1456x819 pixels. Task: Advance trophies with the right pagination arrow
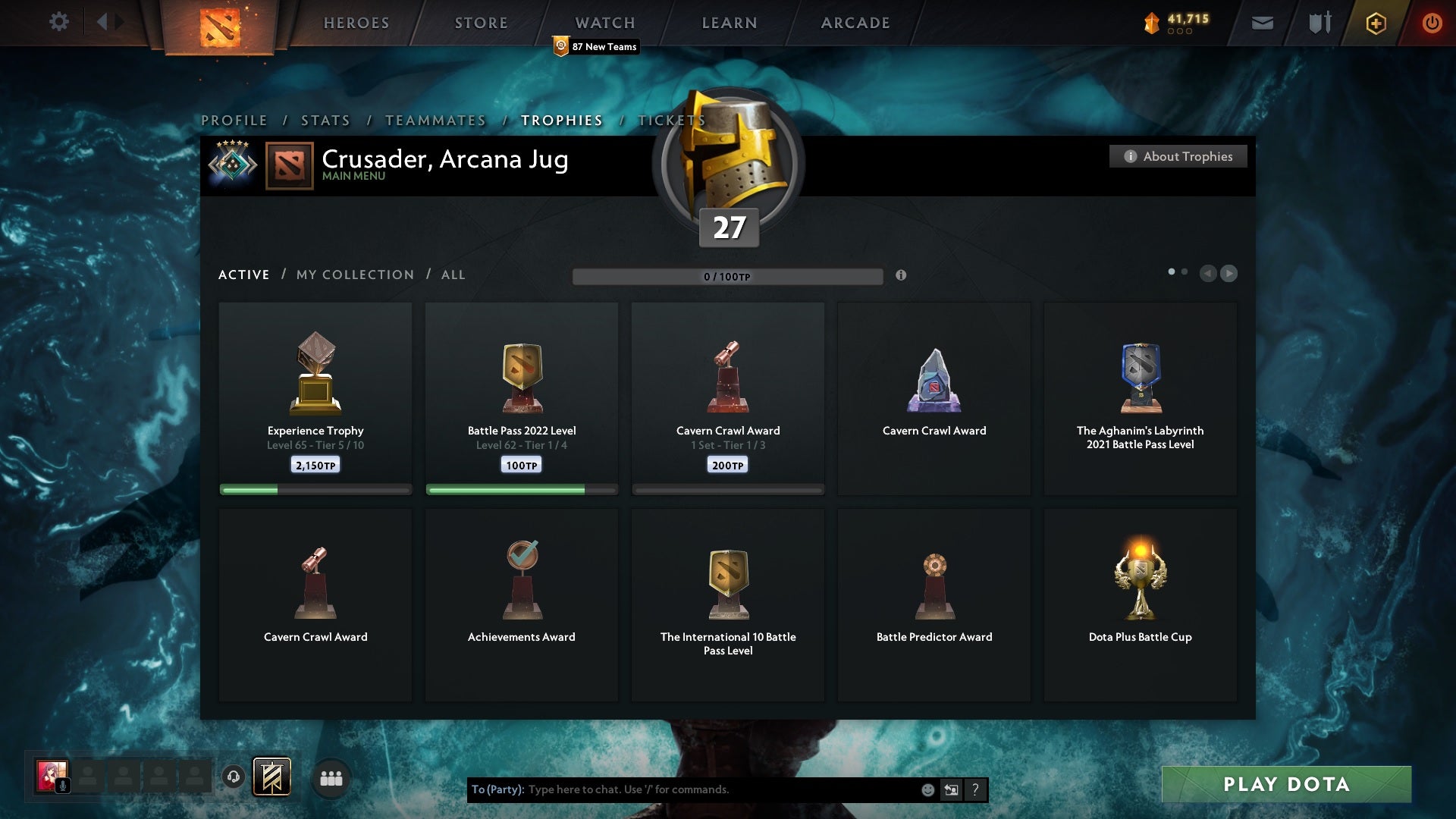[1228, 274]
